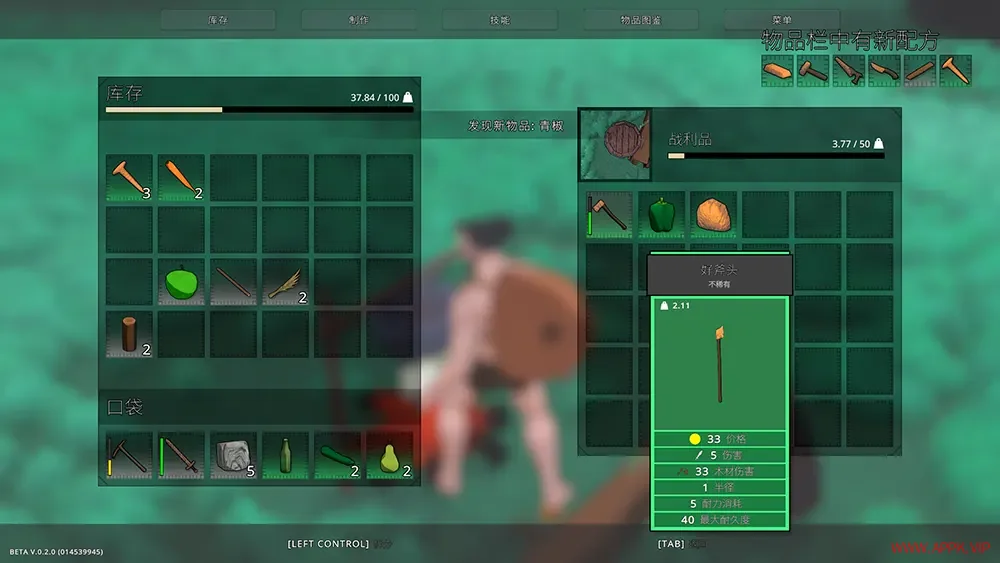Take the green bell pepper from loot

coord(661,214)
